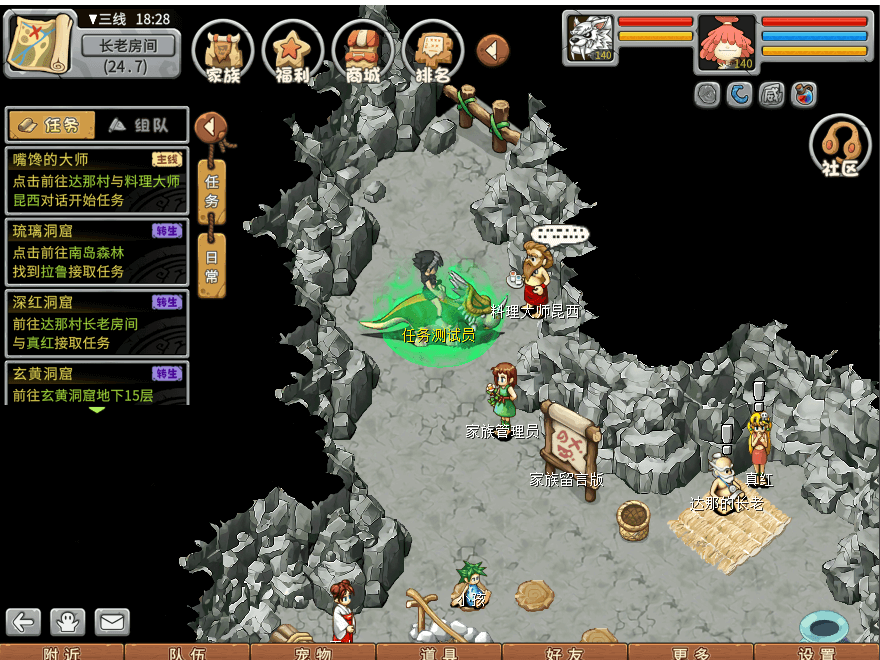Open the mail envelope button
This screenshot has width=880, height=660.
coord(112,622)
